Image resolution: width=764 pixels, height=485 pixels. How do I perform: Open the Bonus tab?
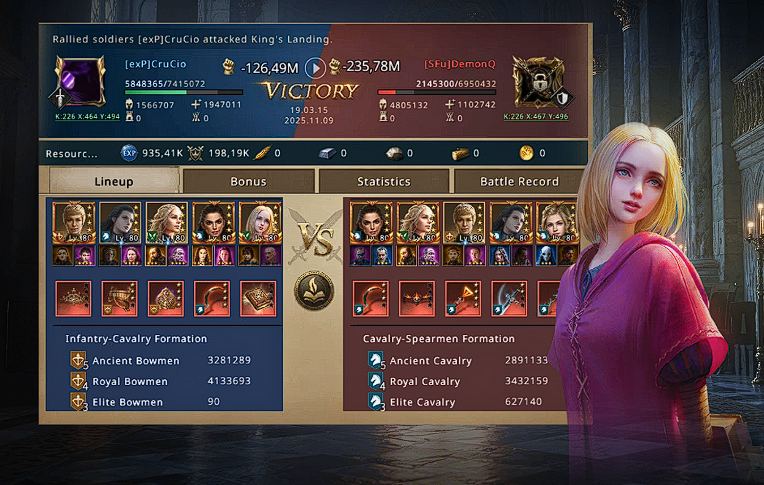tap(248, 181)
